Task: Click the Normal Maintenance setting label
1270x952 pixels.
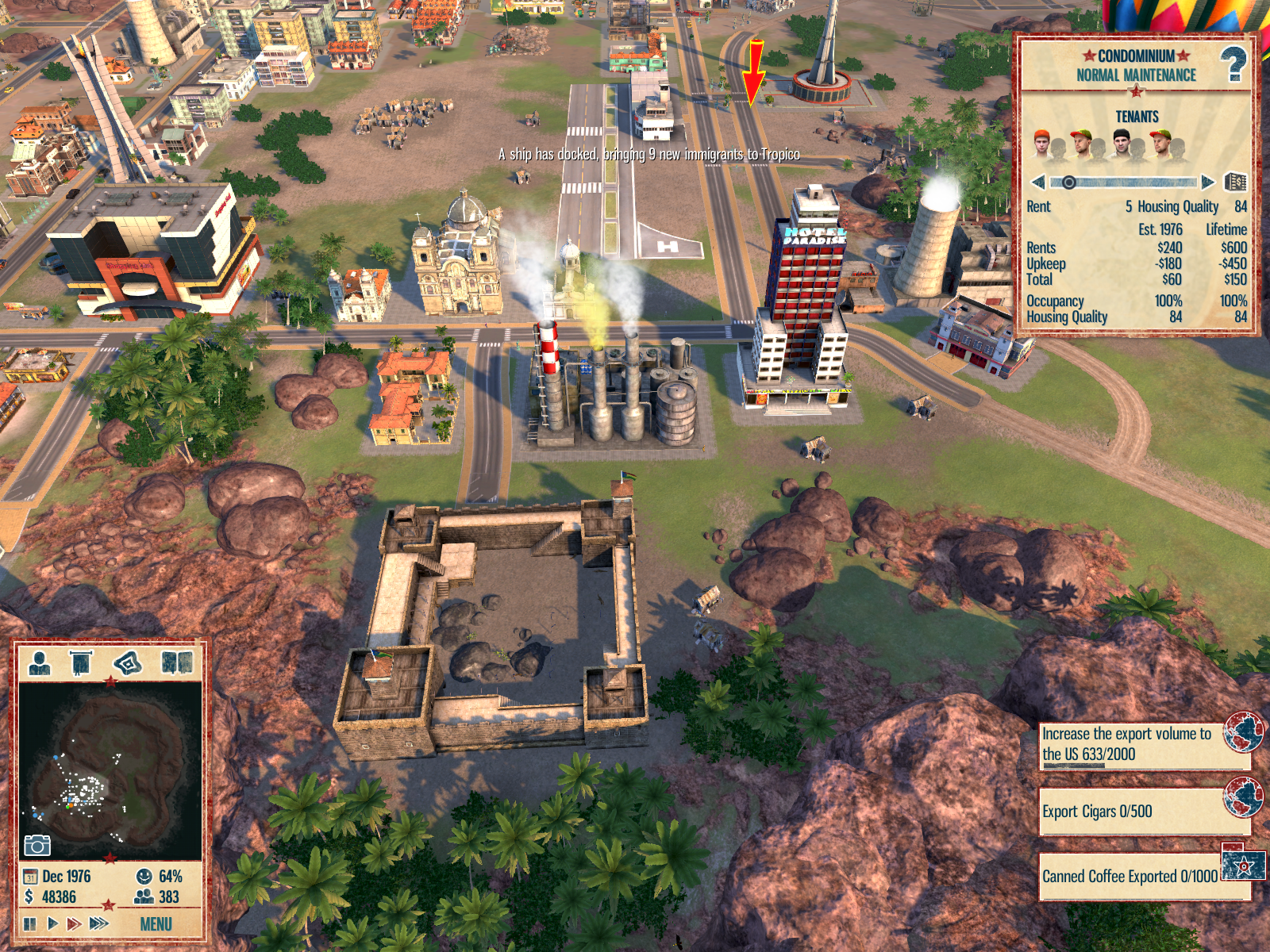Action: click(1136, 75)
